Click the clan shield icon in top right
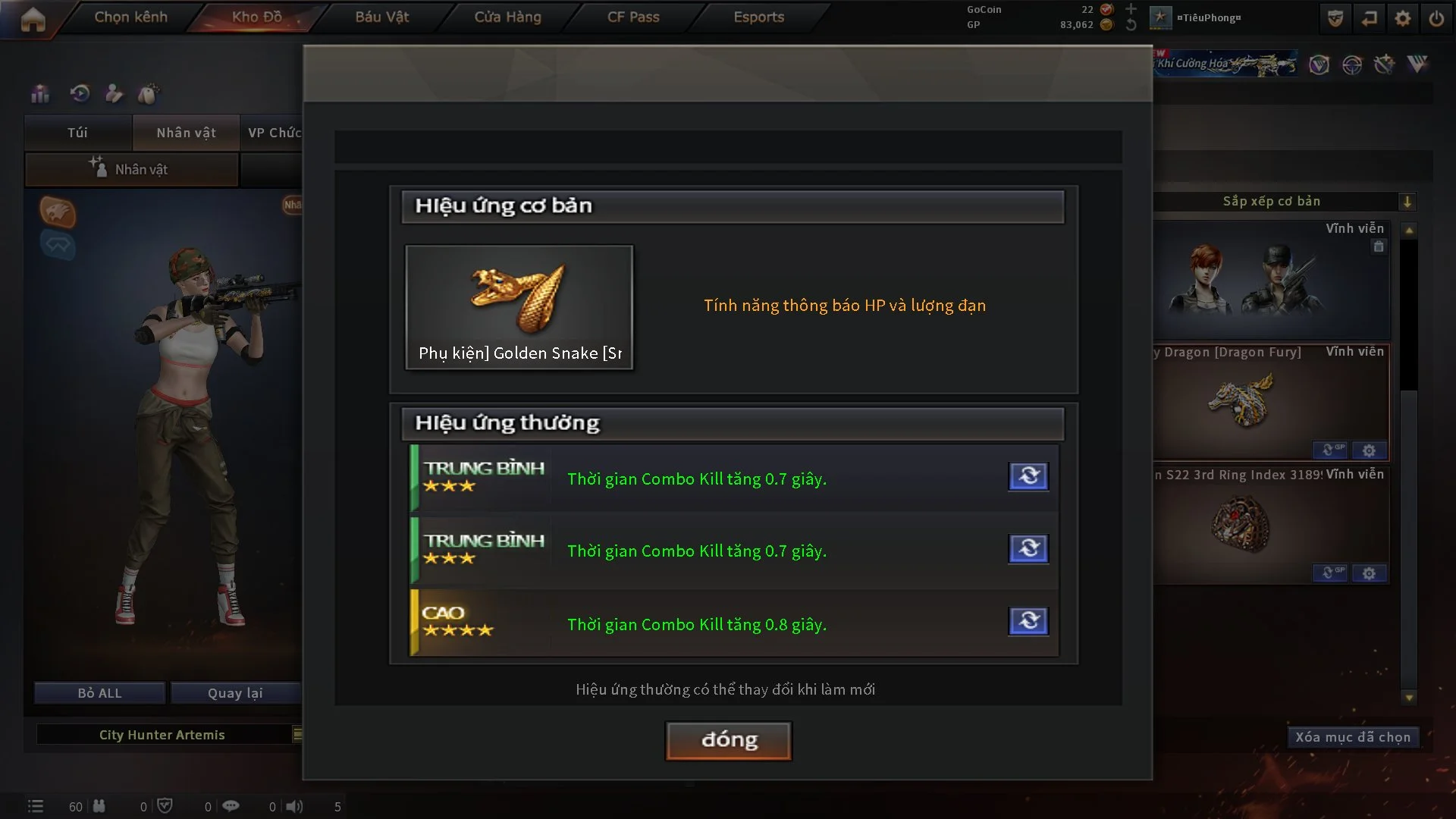The width and height of the screenshot is (1456, 819). (1335, 17)
